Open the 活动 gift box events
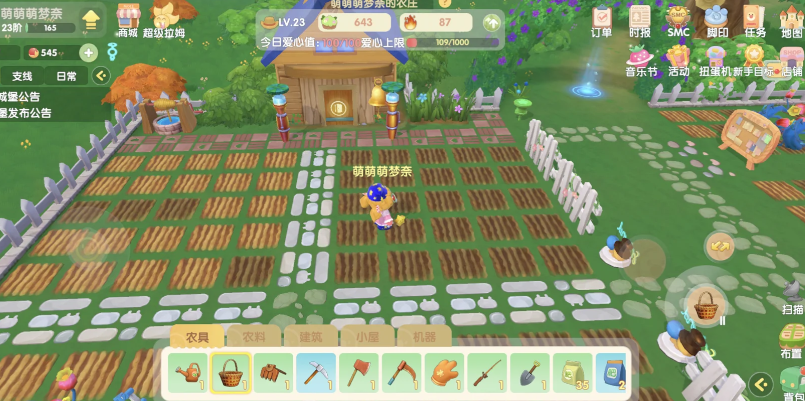 (x=679, y=56)
